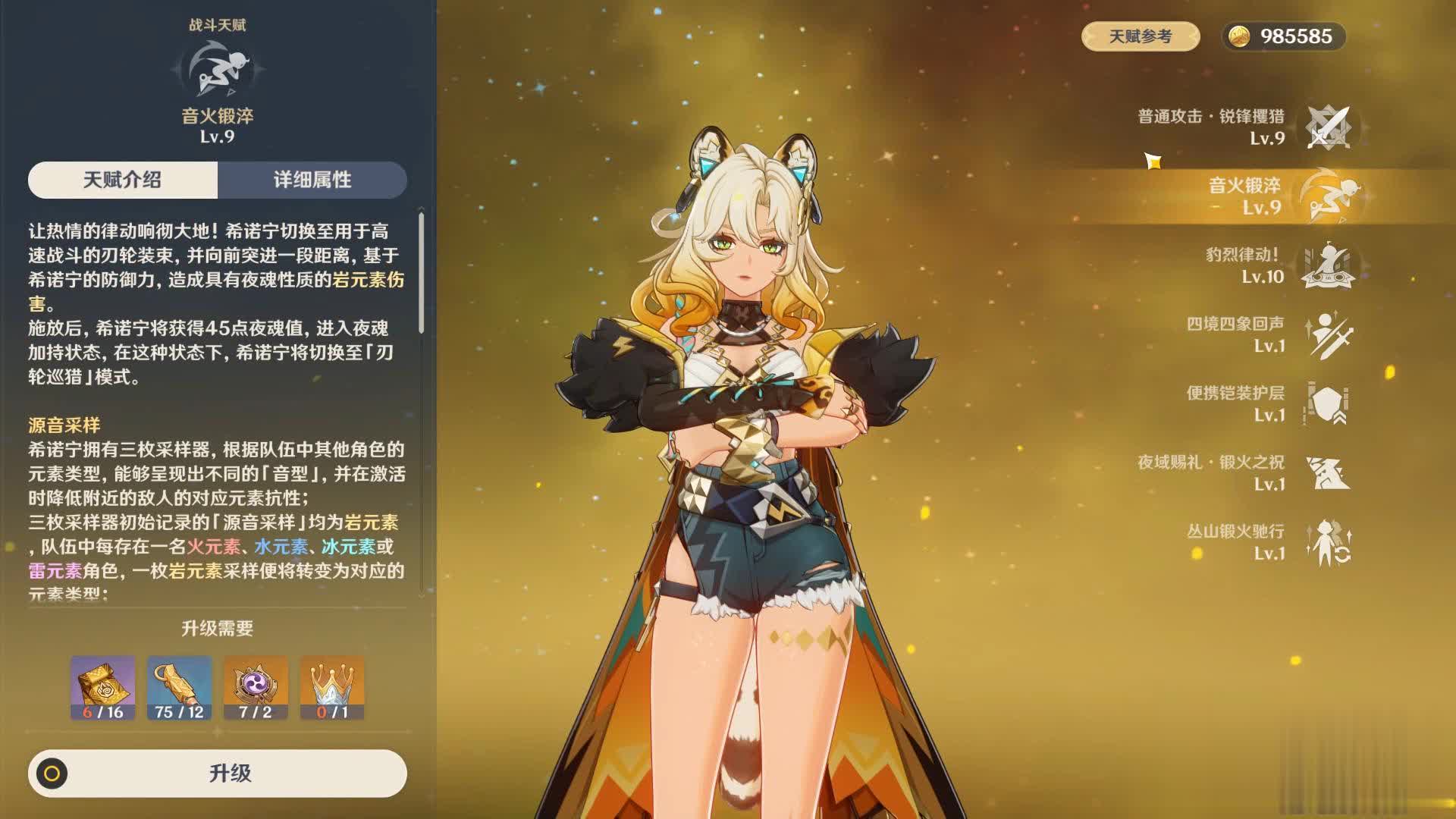Open the 天赋参考 talent reference
The image size is (1456, 819).
1140,36
